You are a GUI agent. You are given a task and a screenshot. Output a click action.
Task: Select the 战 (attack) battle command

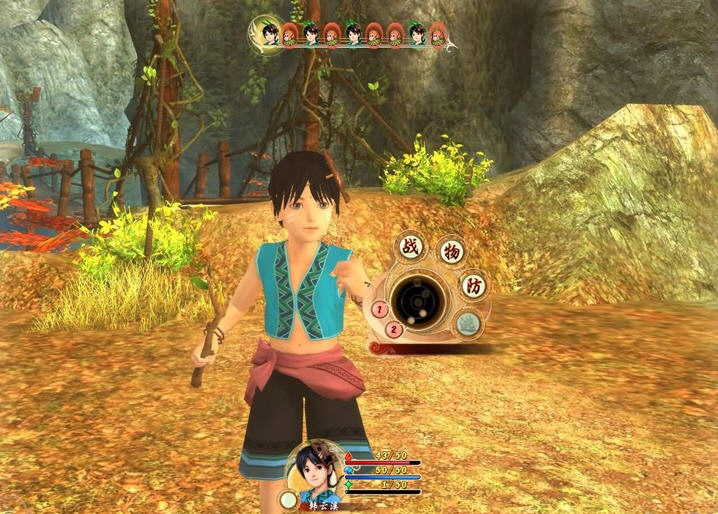(410, 247)
